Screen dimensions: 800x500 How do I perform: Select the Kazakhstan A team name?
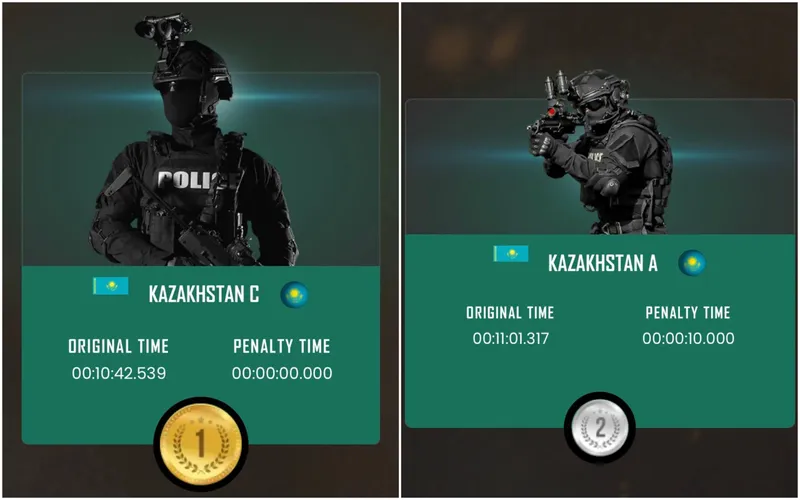[x=603, y=264]
